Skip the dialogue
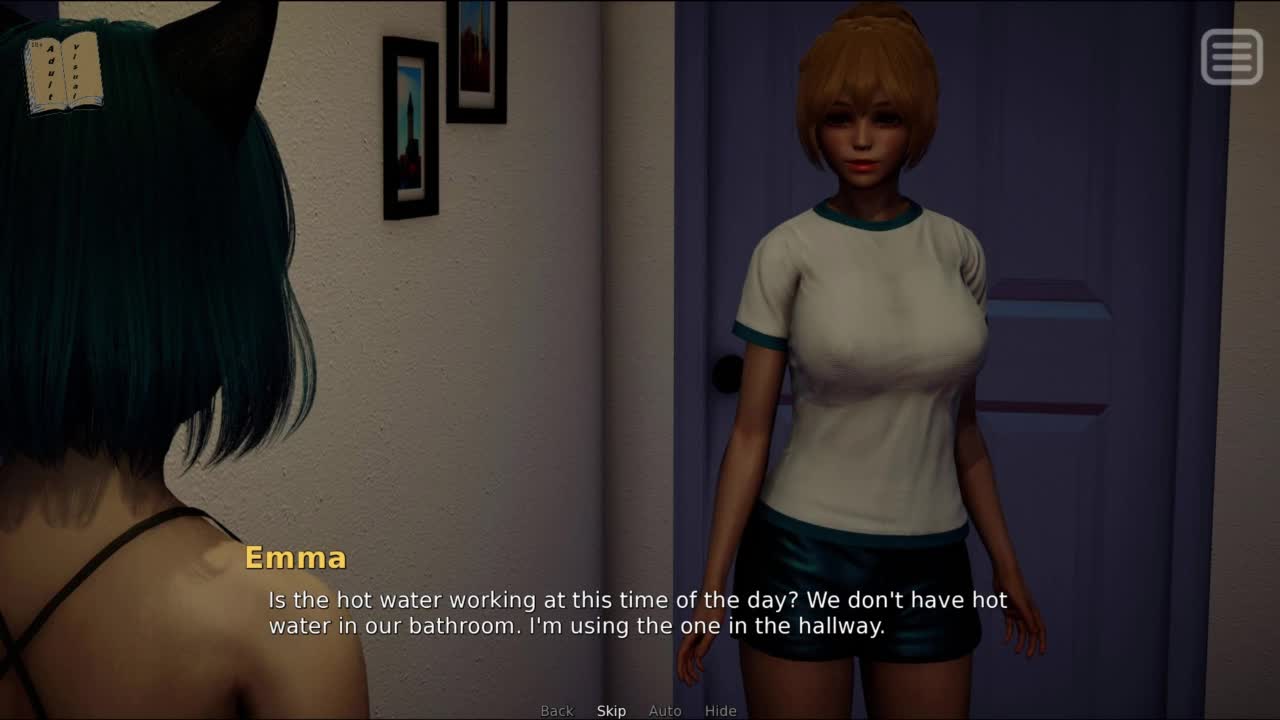The height and width of the screenshot is (720, 1280). (x=611, y=711)
